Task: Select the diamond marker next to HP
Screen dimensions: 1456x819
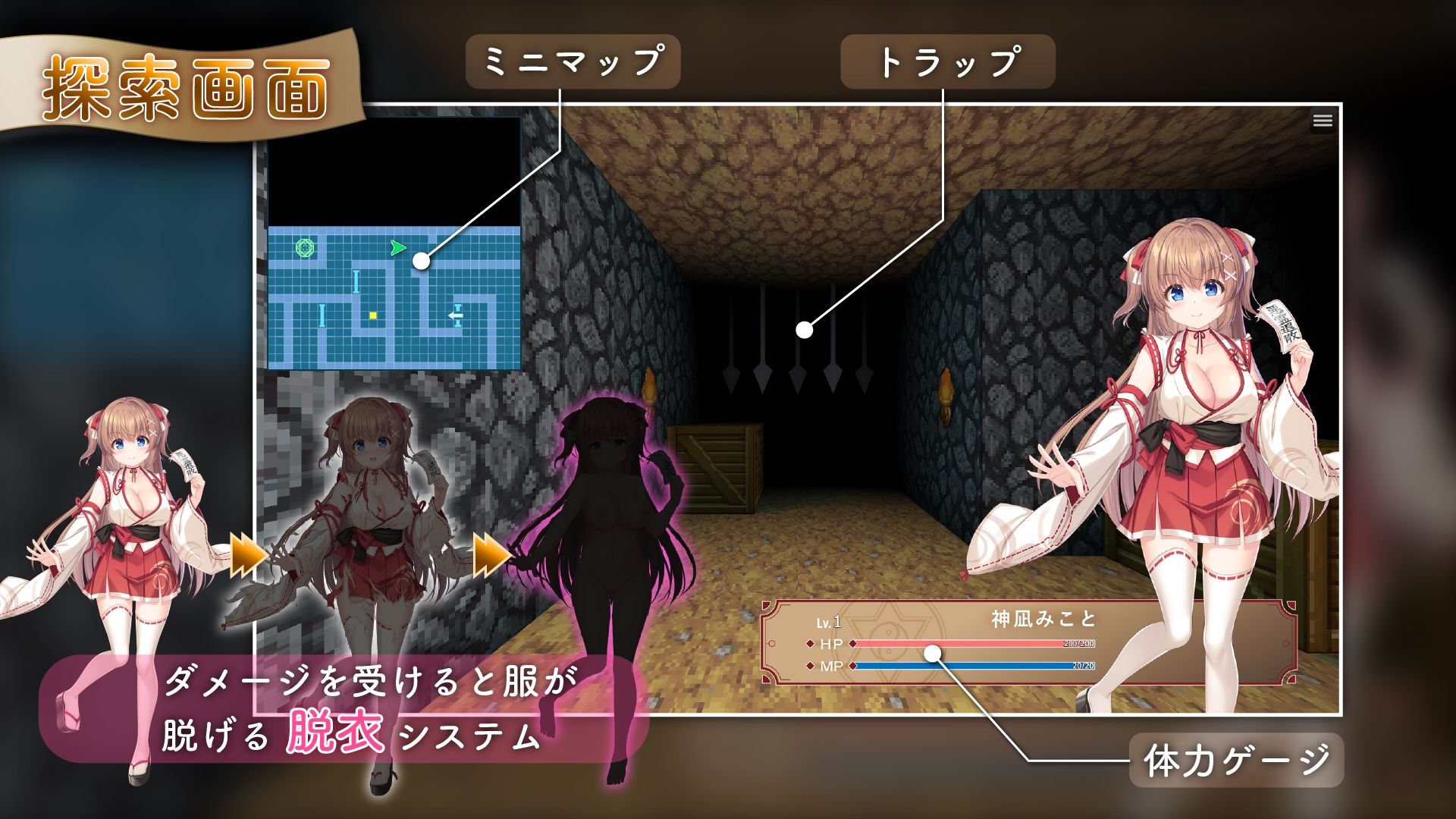Action: pos(809,643)
